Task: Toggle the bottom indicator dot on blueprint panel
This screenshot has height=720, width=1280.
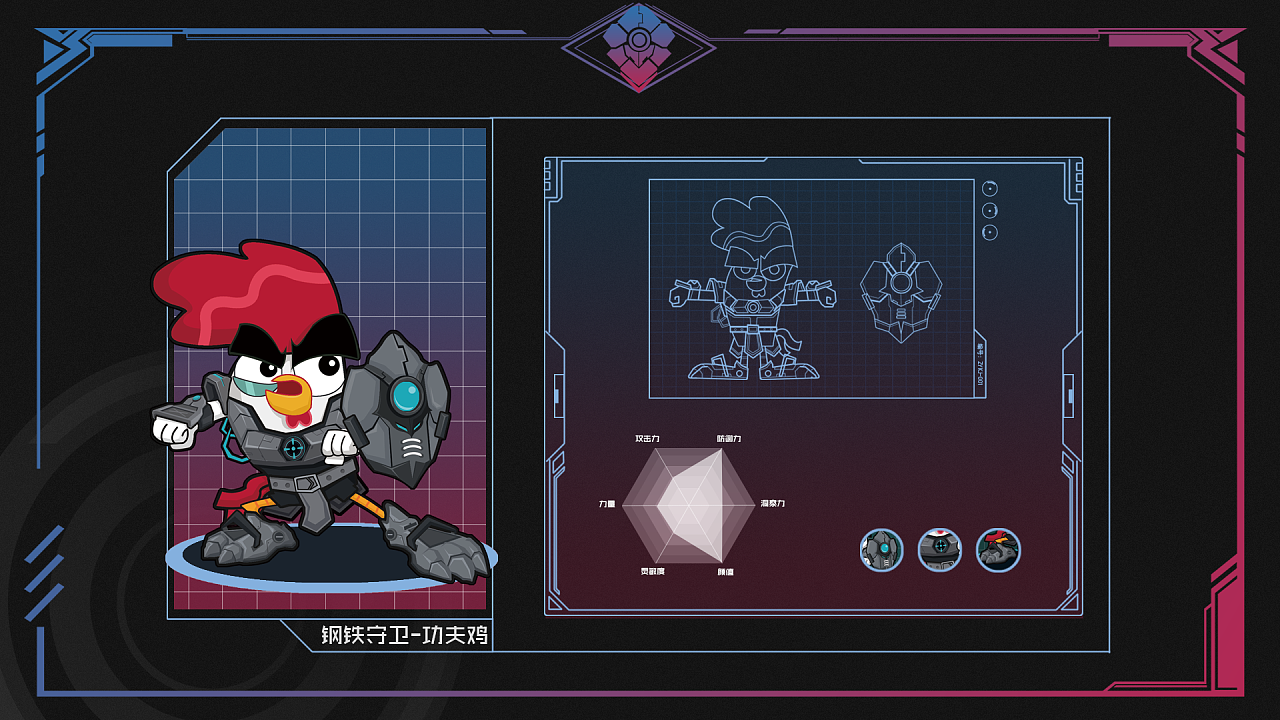Action: [x=989, y=233]
